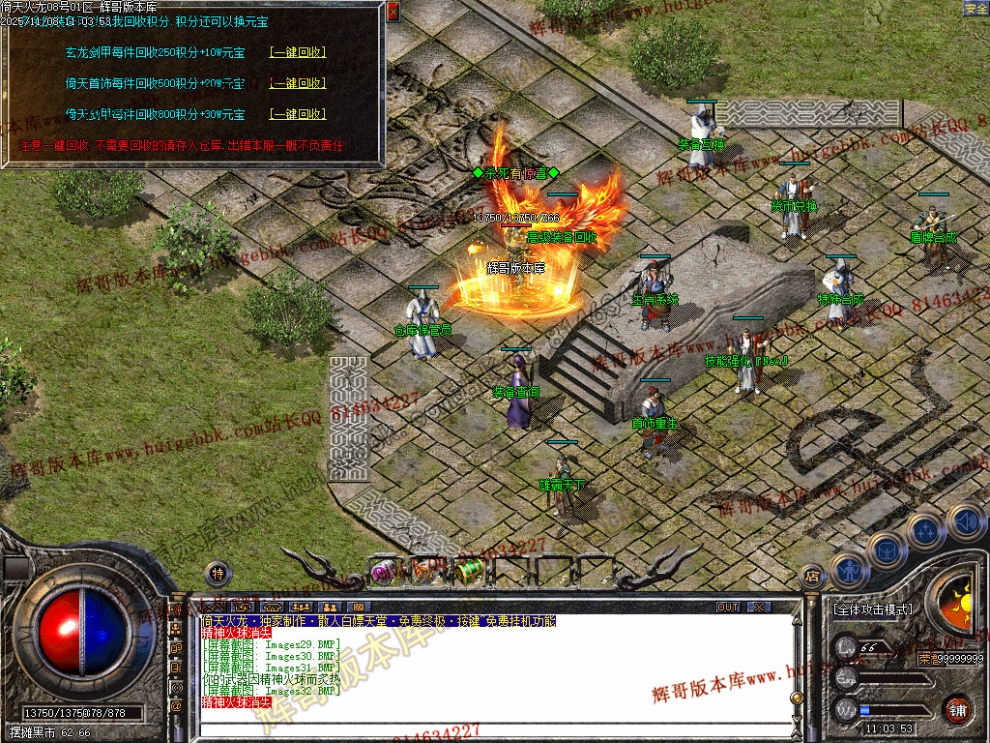
Task: Use the green treasure chest belt item
Action: [x=469, y=571]
